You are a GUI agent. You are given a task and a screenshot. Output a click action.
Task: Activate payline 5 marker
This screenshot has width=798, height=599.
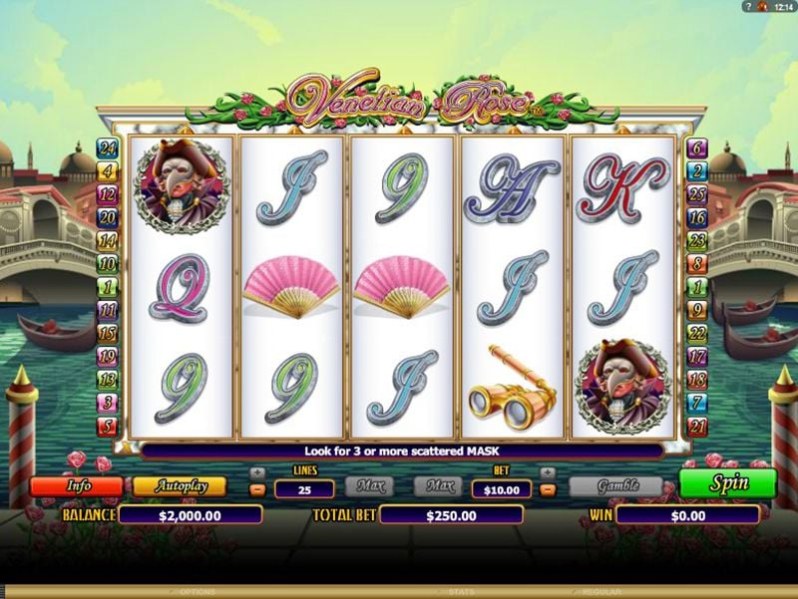point(106,427)
